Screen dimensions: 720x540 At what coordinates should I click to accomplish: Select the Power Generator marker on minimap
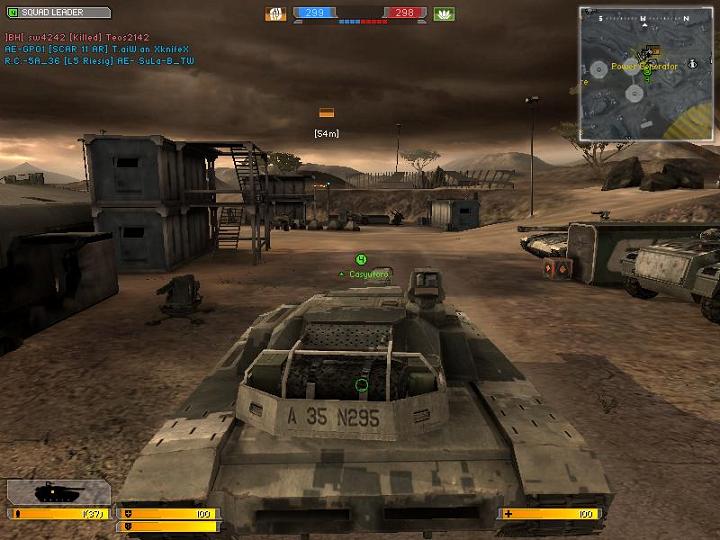(645, 66)
